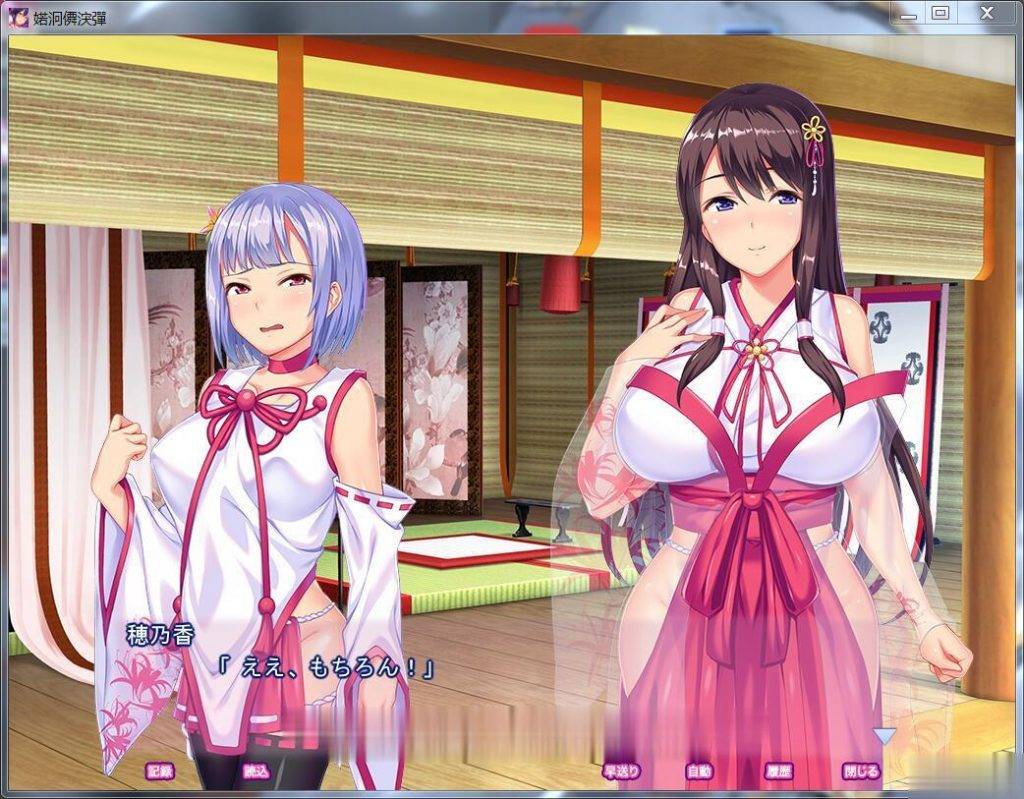The image size is (1024, 799).
Task: Turn on 自動 auto mode
Action: coord(699,771)
